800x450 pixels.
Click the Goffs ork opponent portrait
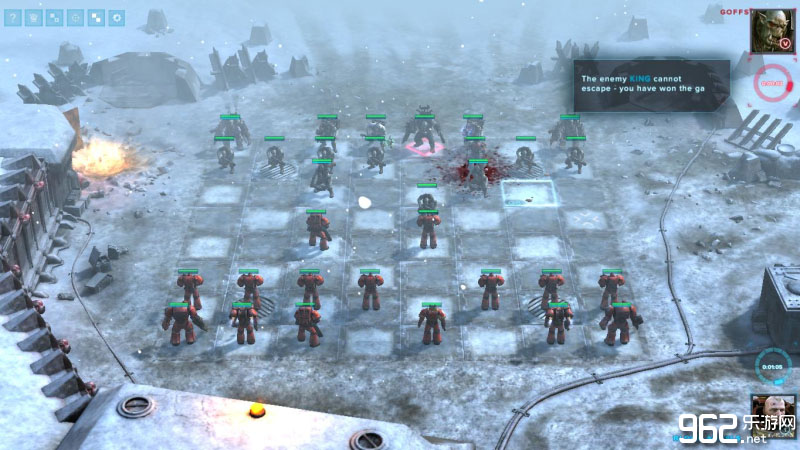(x=772, y=29)
